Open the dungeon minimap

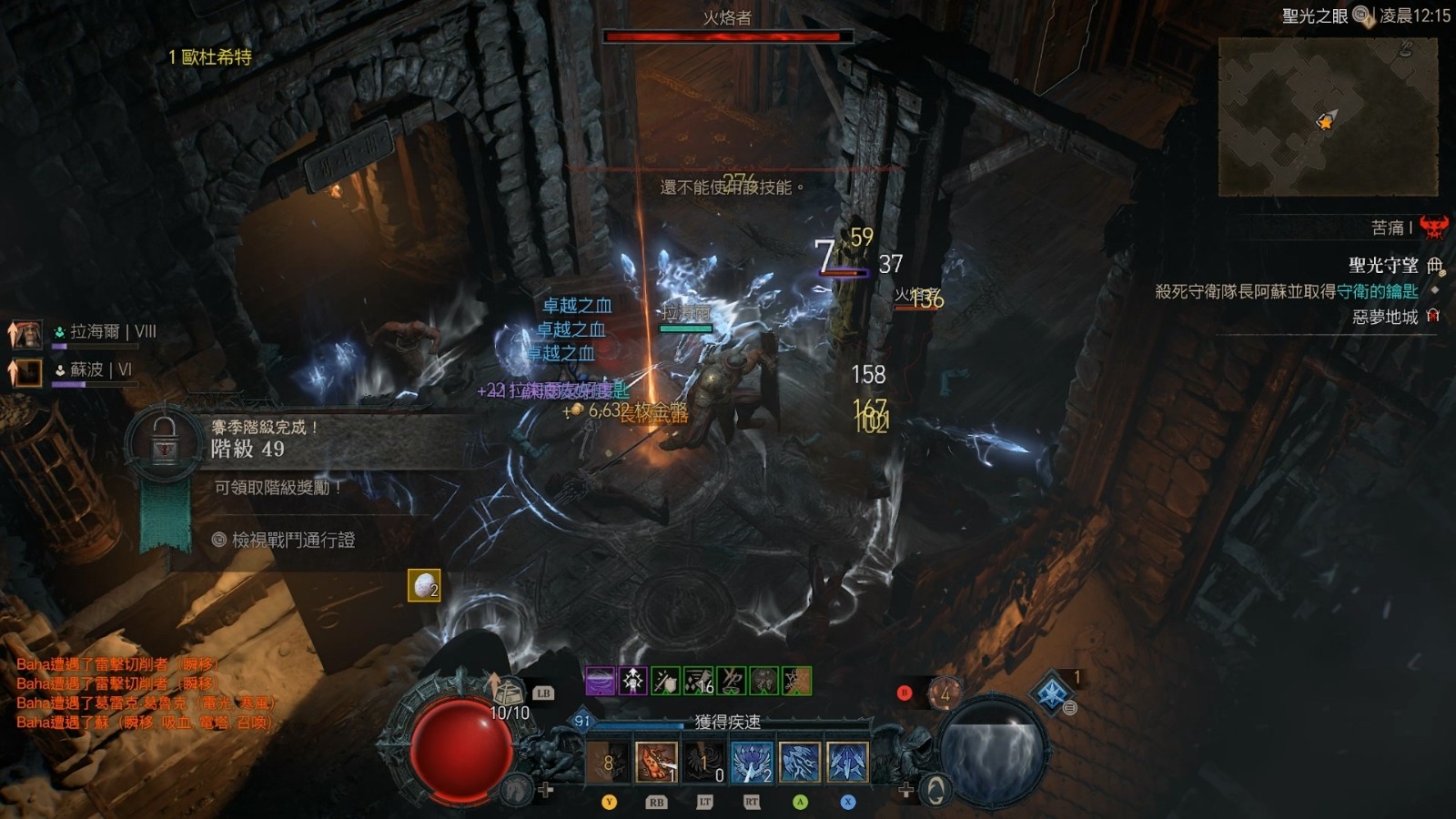pyautogui.click(x=1328, y=116)
